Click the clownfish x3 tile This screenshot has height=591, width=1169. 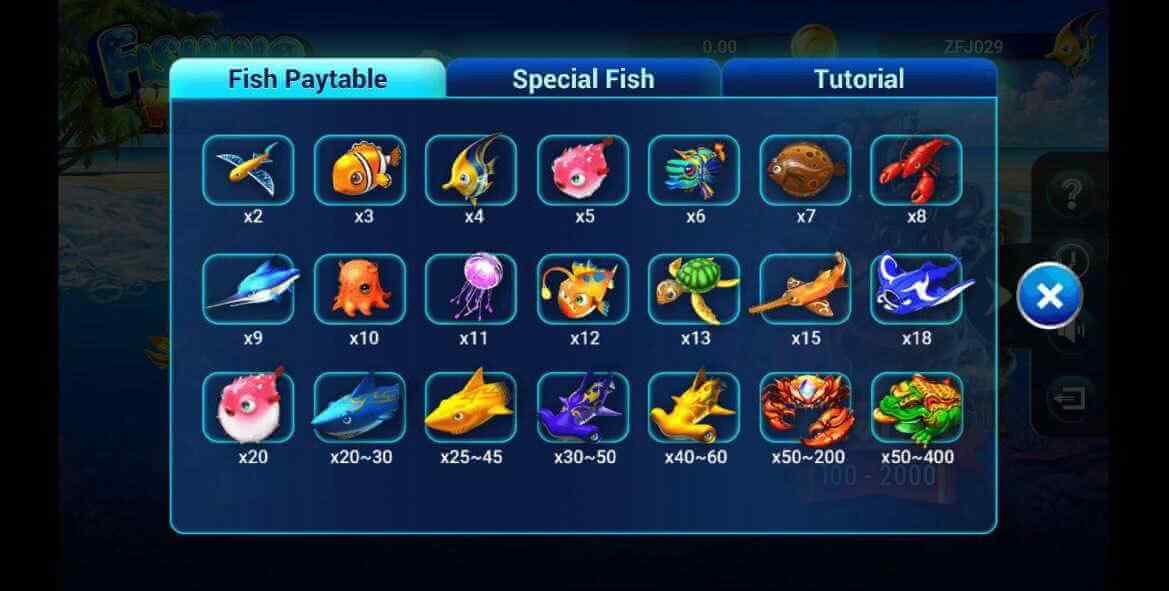click(x=360, y=170)
